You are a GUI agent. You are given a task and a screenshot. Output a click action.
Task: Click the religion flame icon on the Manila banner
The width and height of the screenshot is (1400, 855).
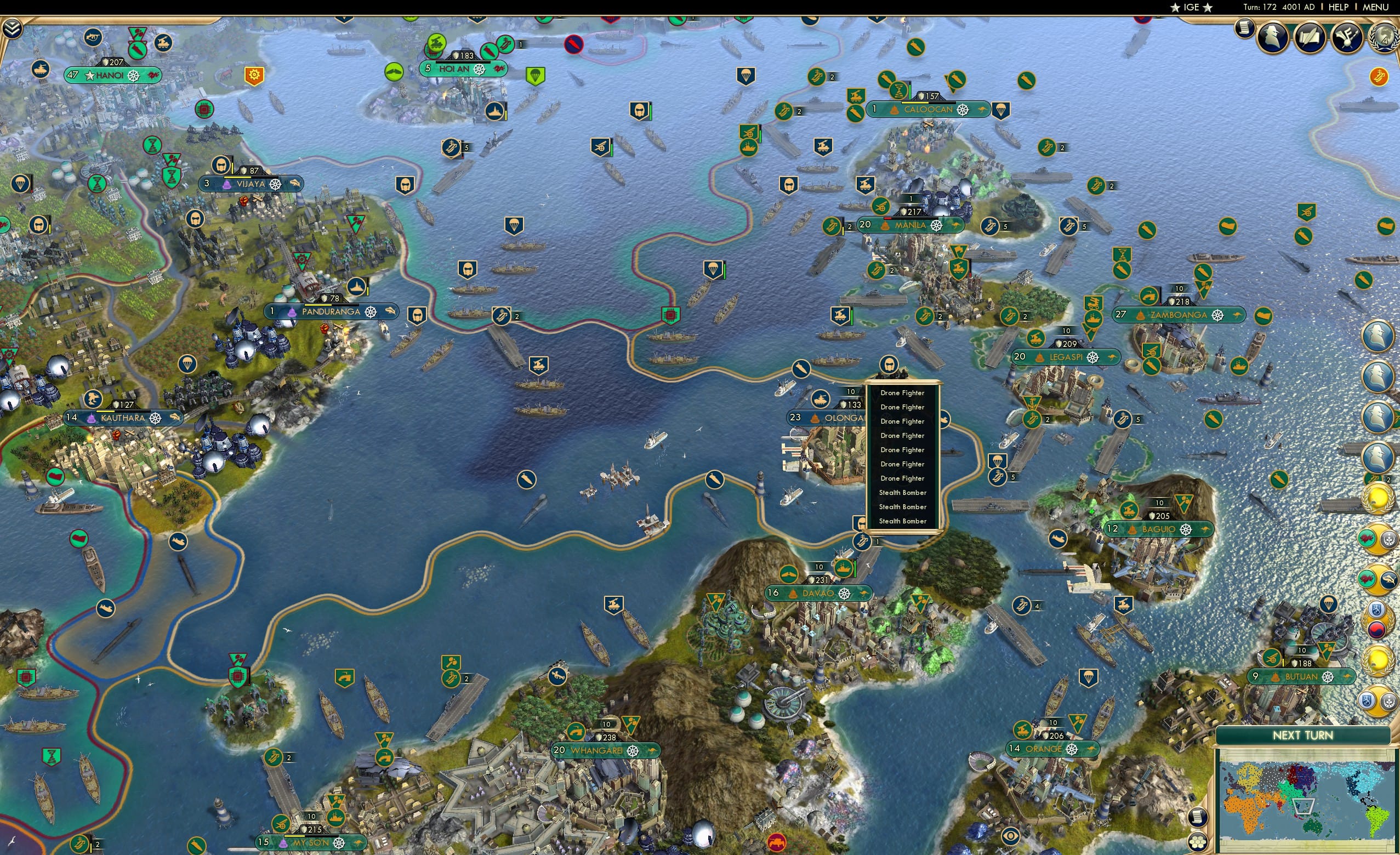pos(885,226)
